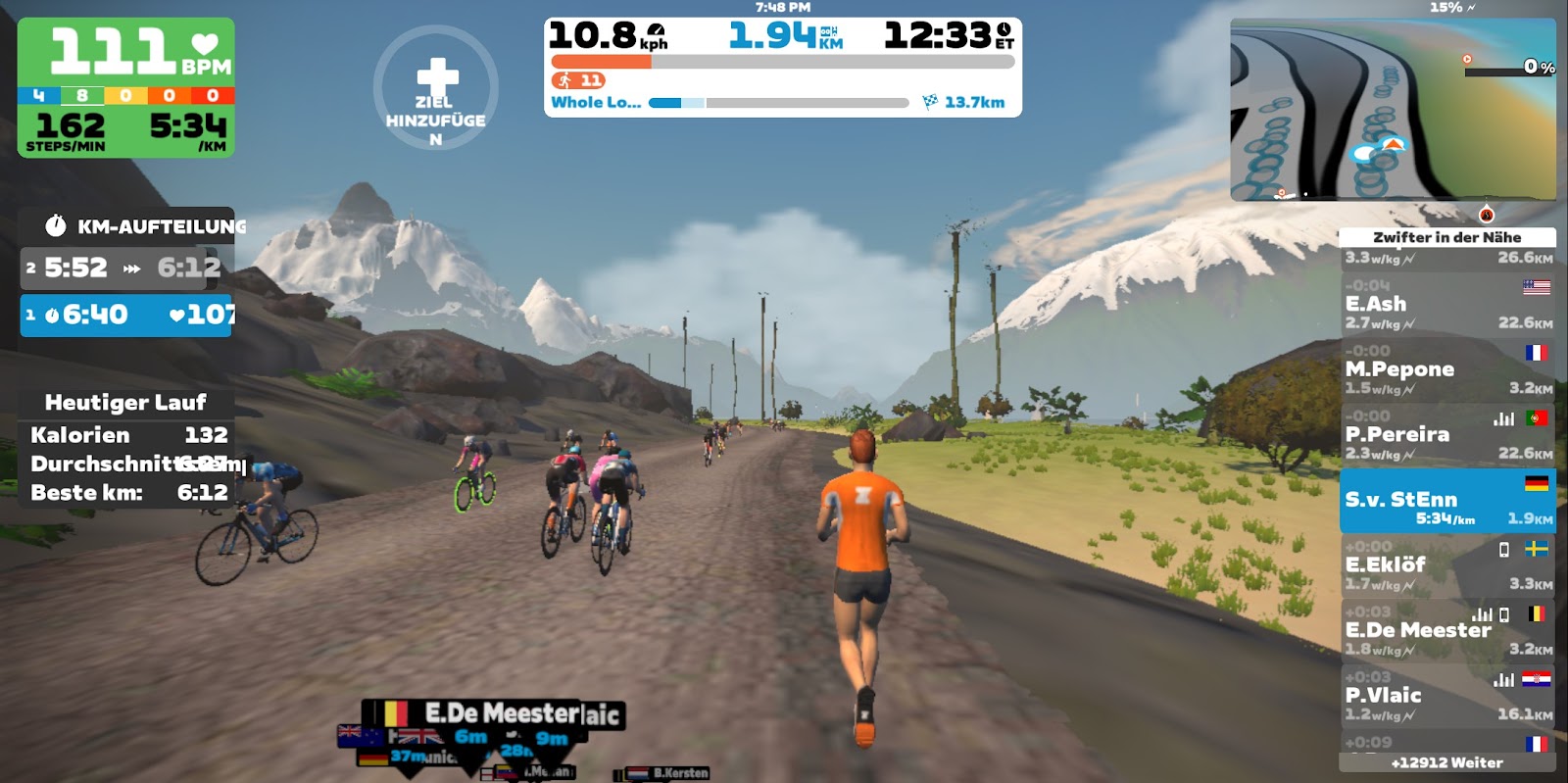Open the Whole Lo... route progress bar

[778, 102]
